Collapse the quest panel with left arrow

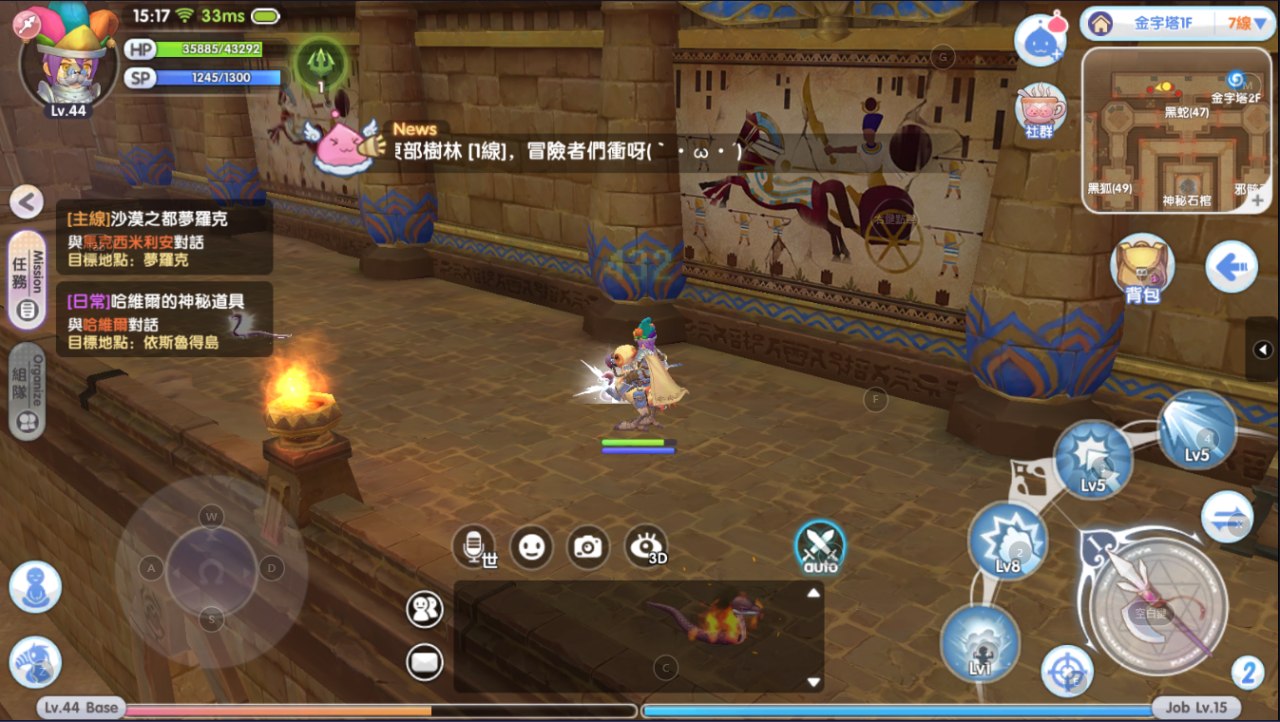(x=26, y=202)
